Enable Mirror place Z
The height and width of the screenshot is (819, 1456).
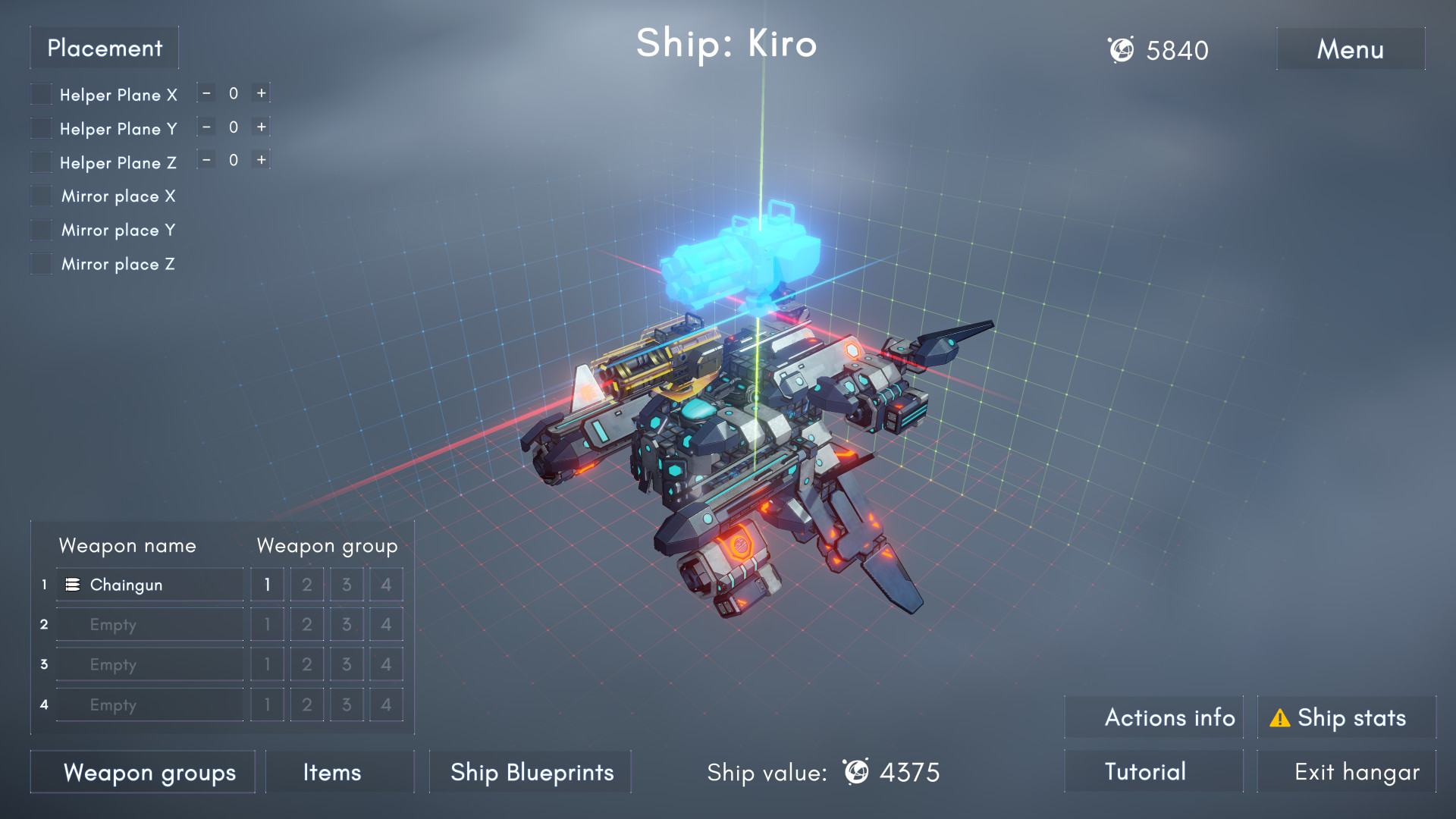coord(39,263)
